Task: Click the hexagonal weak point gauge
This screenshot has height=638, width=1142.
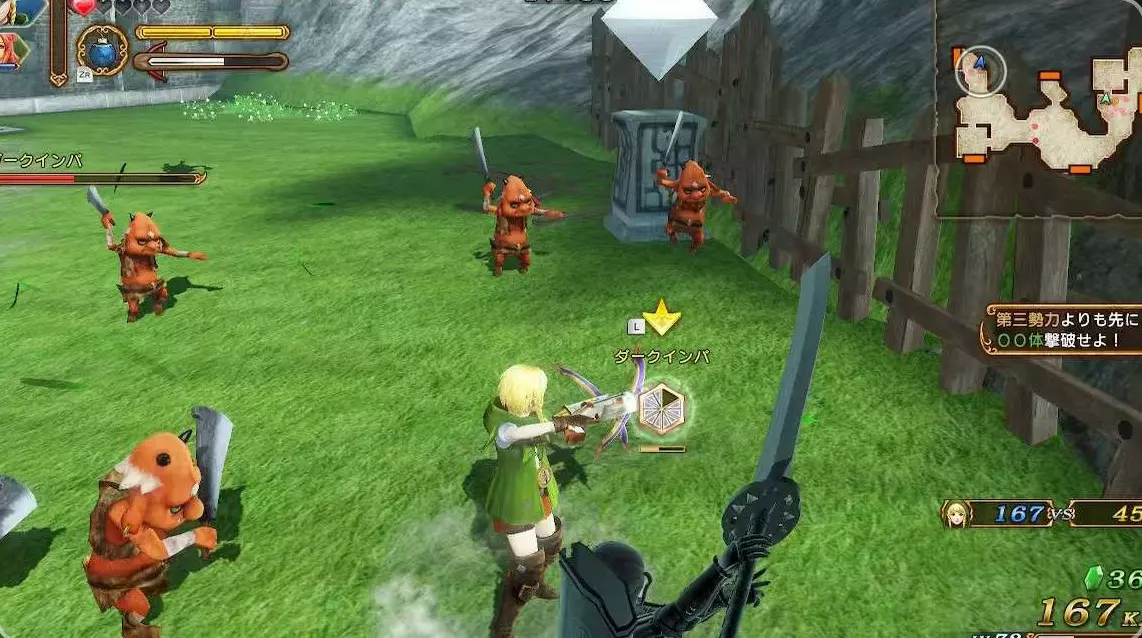Action: coord(661,407)
